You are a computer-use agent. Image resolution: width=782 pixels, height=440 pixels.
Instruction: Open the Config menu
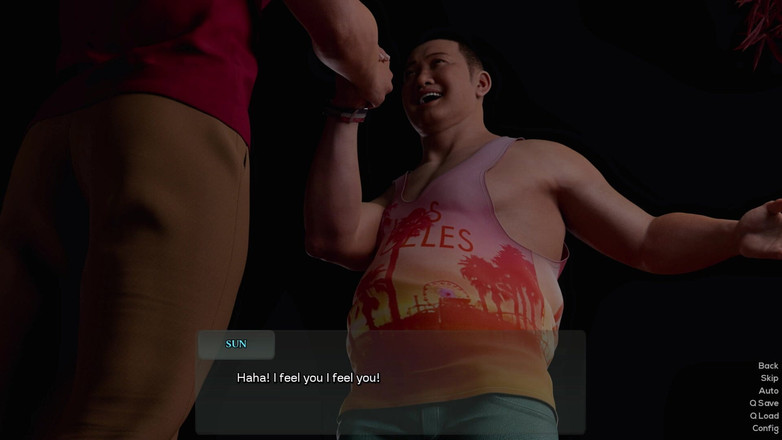[x=765, y=428]
